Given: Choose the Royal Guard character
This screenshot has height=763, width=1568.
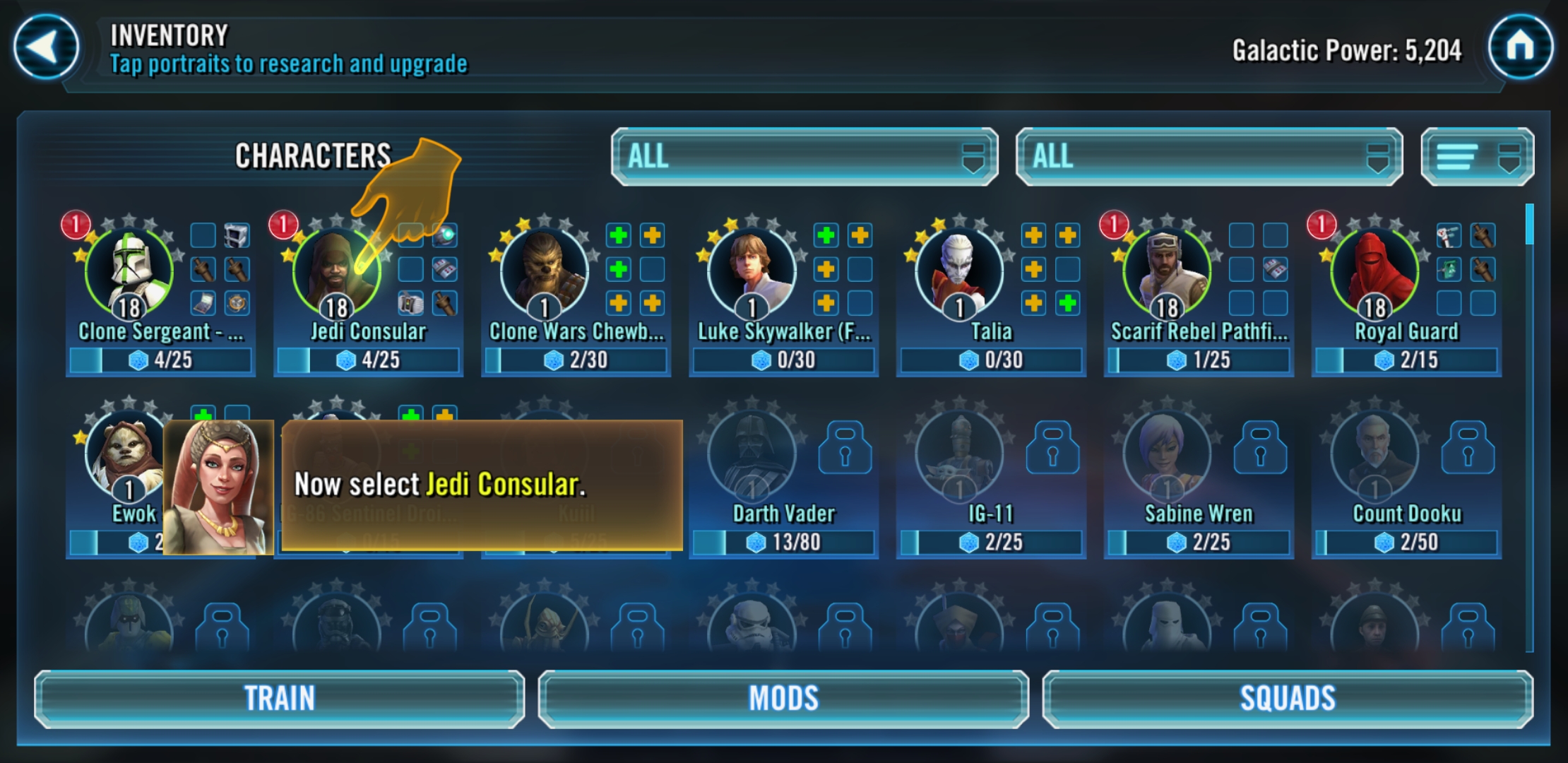Looking at the screenshot, I should pos(1374,272).
